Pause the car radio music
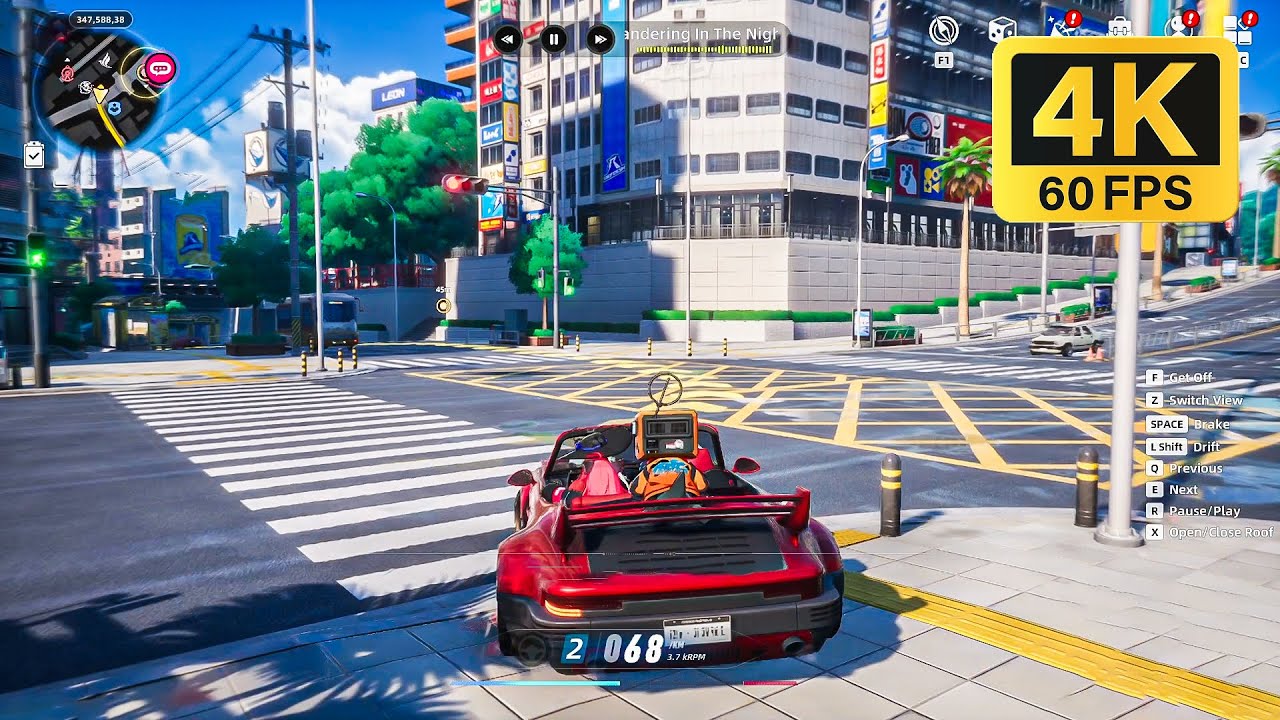Image resolution: width=1280 pixels, height=720 pixels. pos(553,39)
